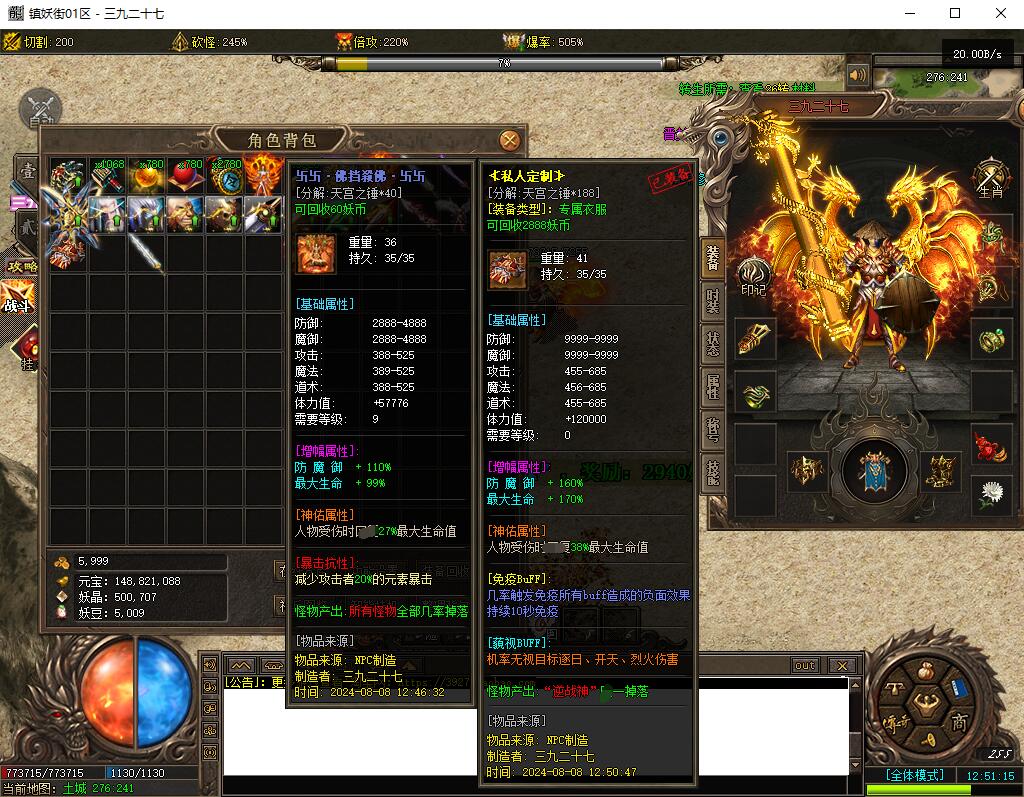Open the 技能 skills tab

pyautogui.click(x=712, y=471)
